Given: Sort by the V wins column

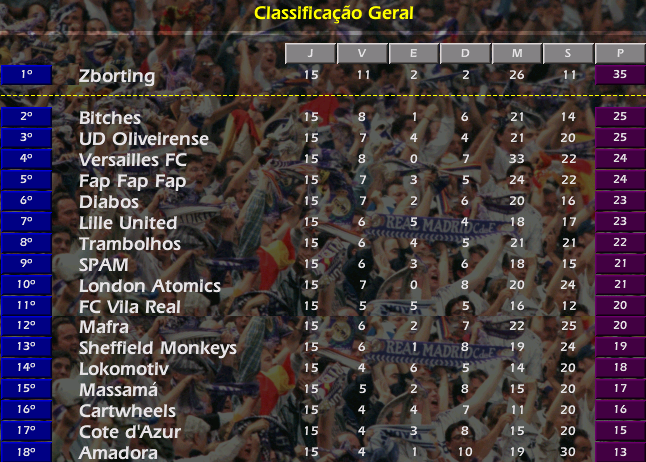Looking at the screenshot, I should pos(362,54).
